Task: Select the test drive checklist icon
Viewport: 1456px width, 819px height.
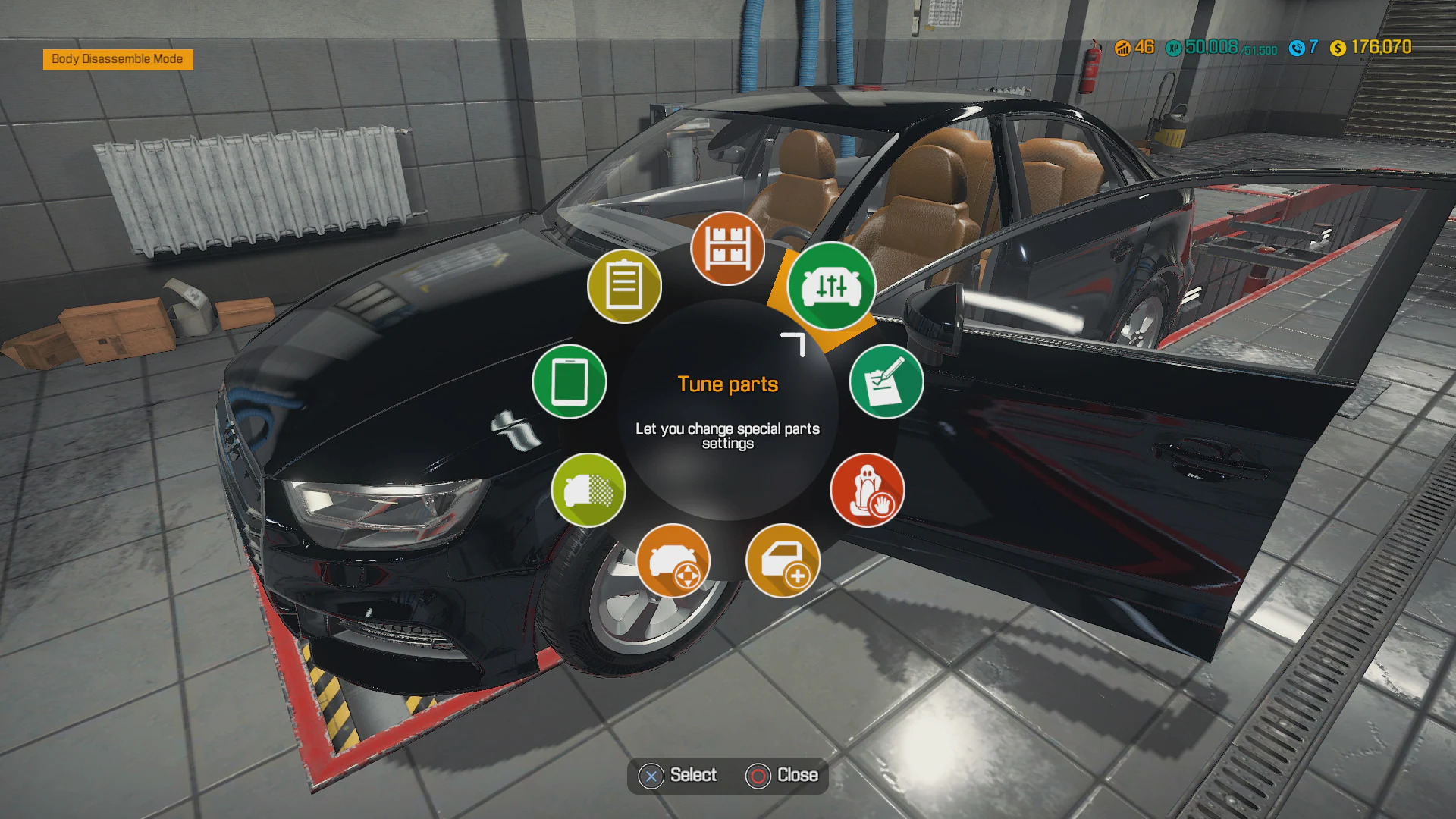Action: point(886,382)
